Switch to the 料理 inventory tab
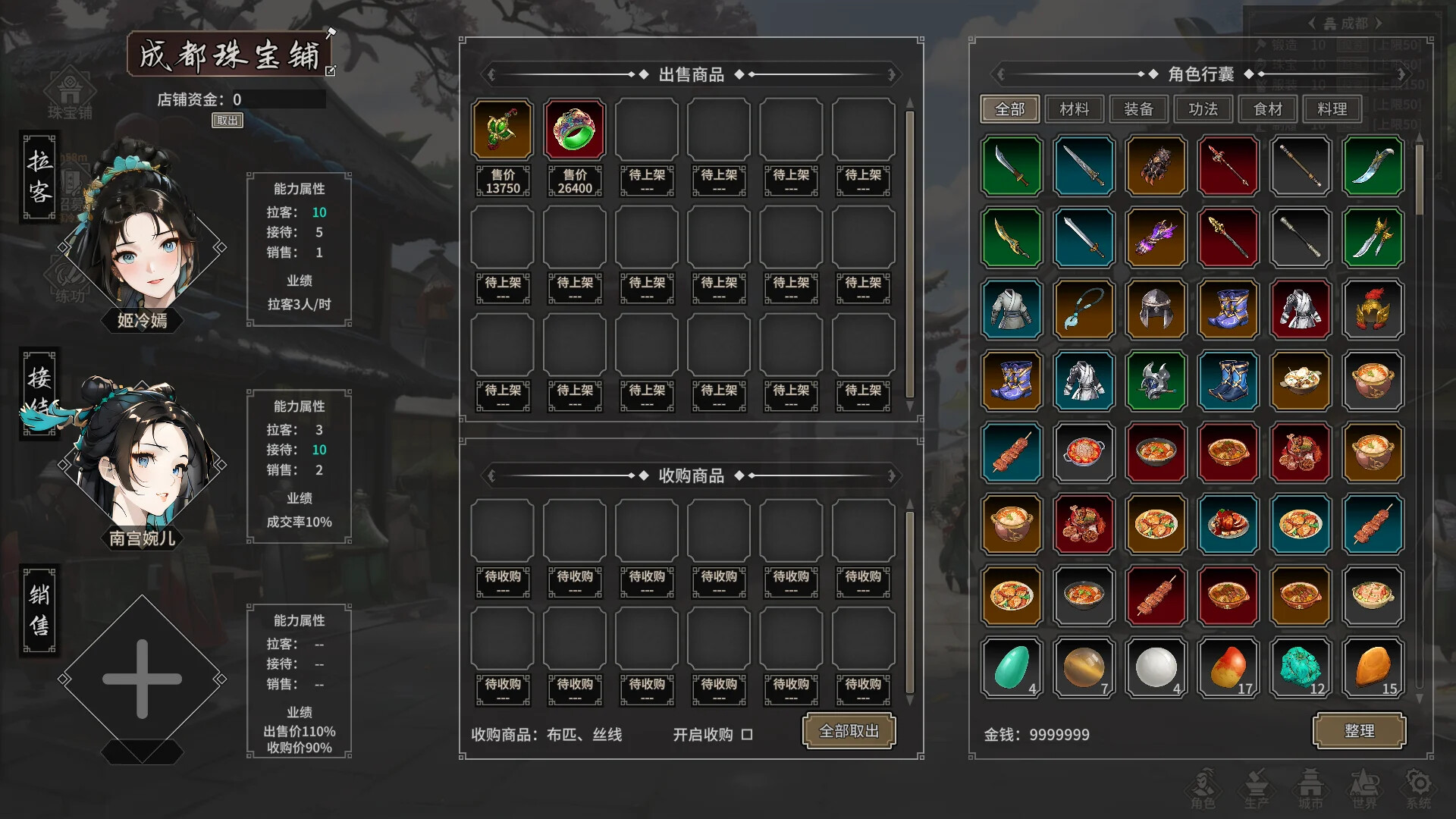The width and height of the screenshot is (1456, 819). (1332, 108)
